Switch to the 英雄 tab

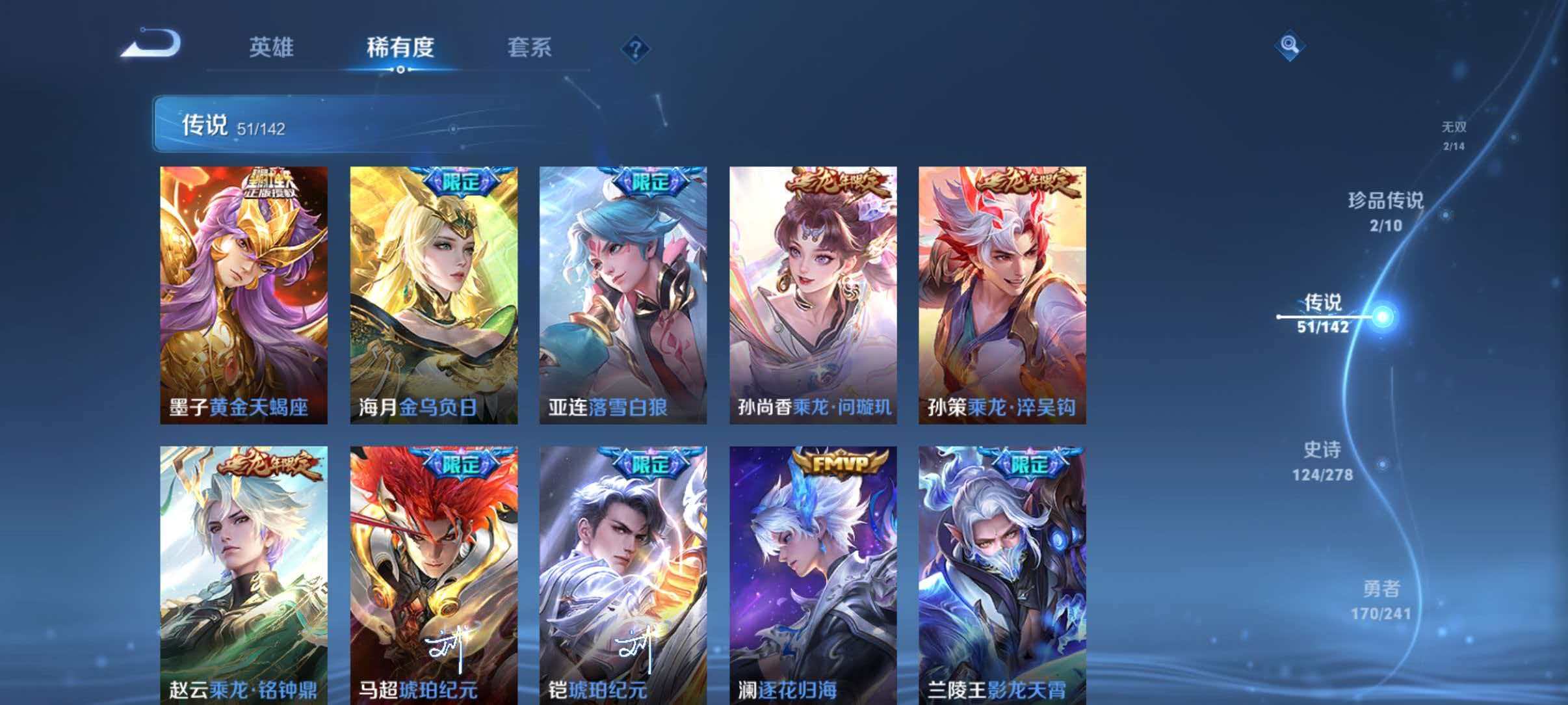tap(272, 48)
